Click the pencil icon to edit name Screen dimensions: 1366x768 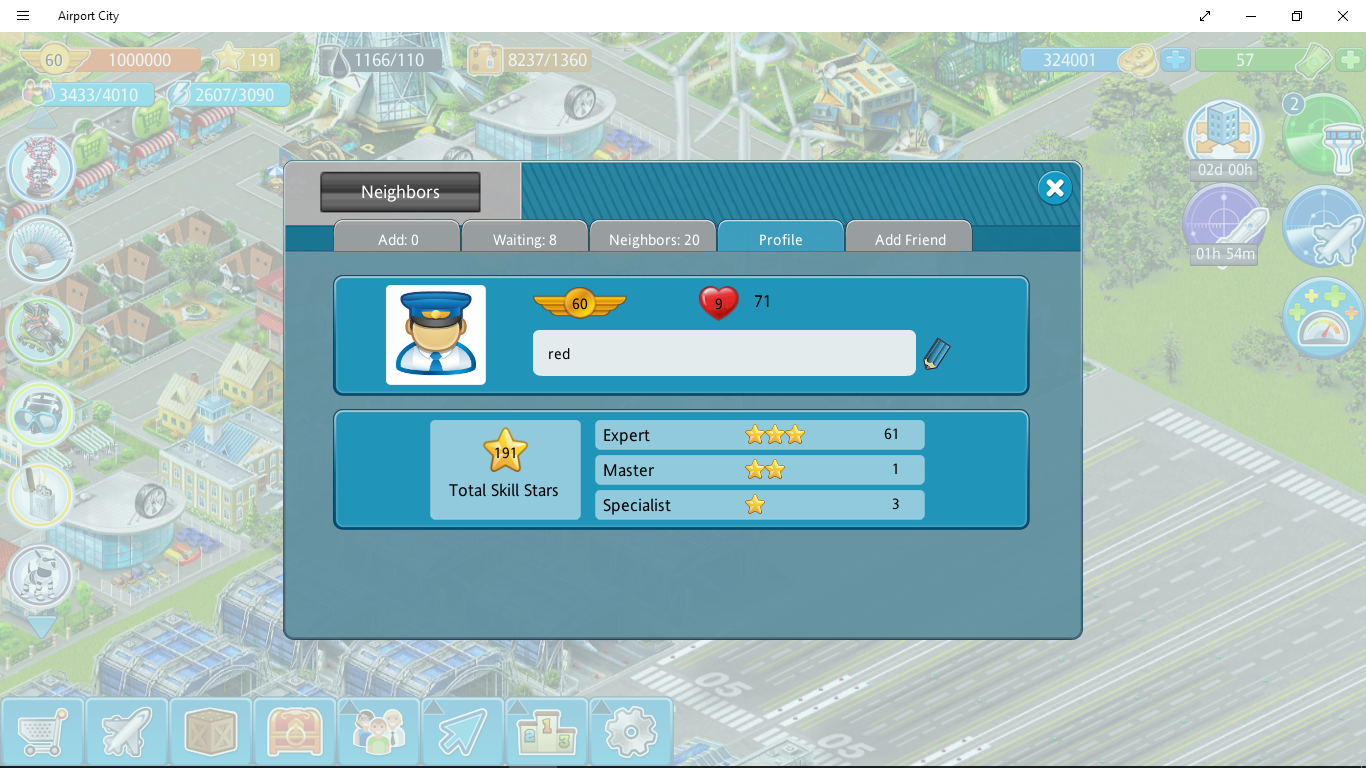tap(936, 354)
